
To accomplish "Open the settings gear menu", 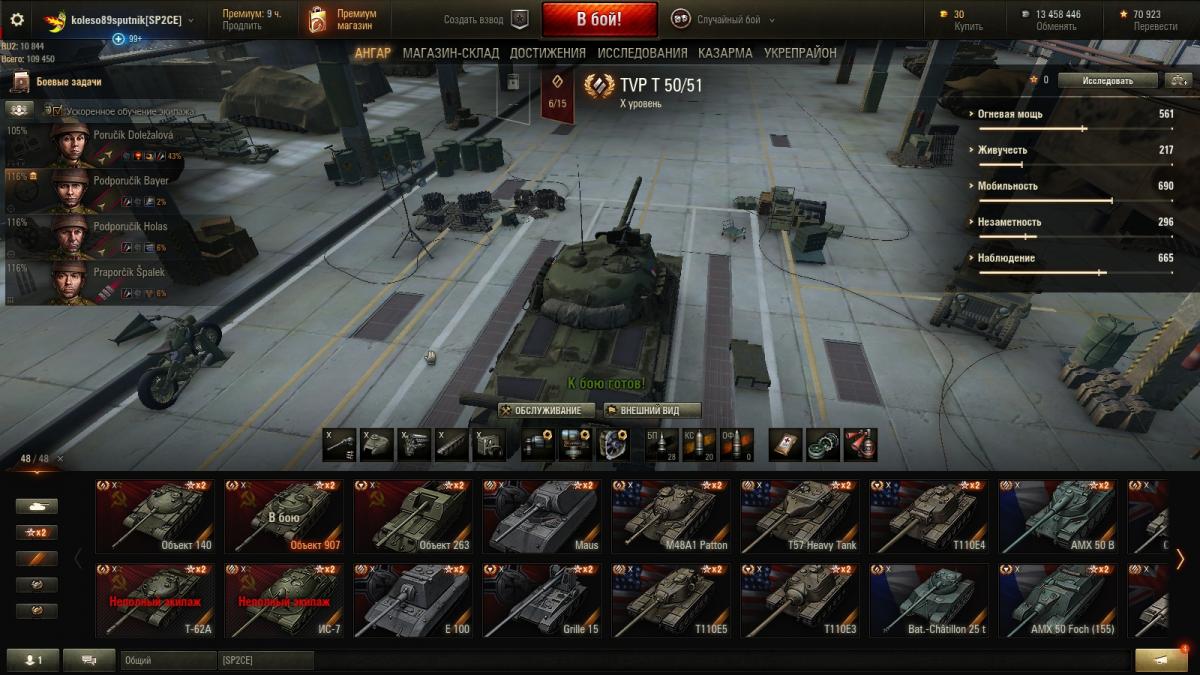I will coord(16,19).
